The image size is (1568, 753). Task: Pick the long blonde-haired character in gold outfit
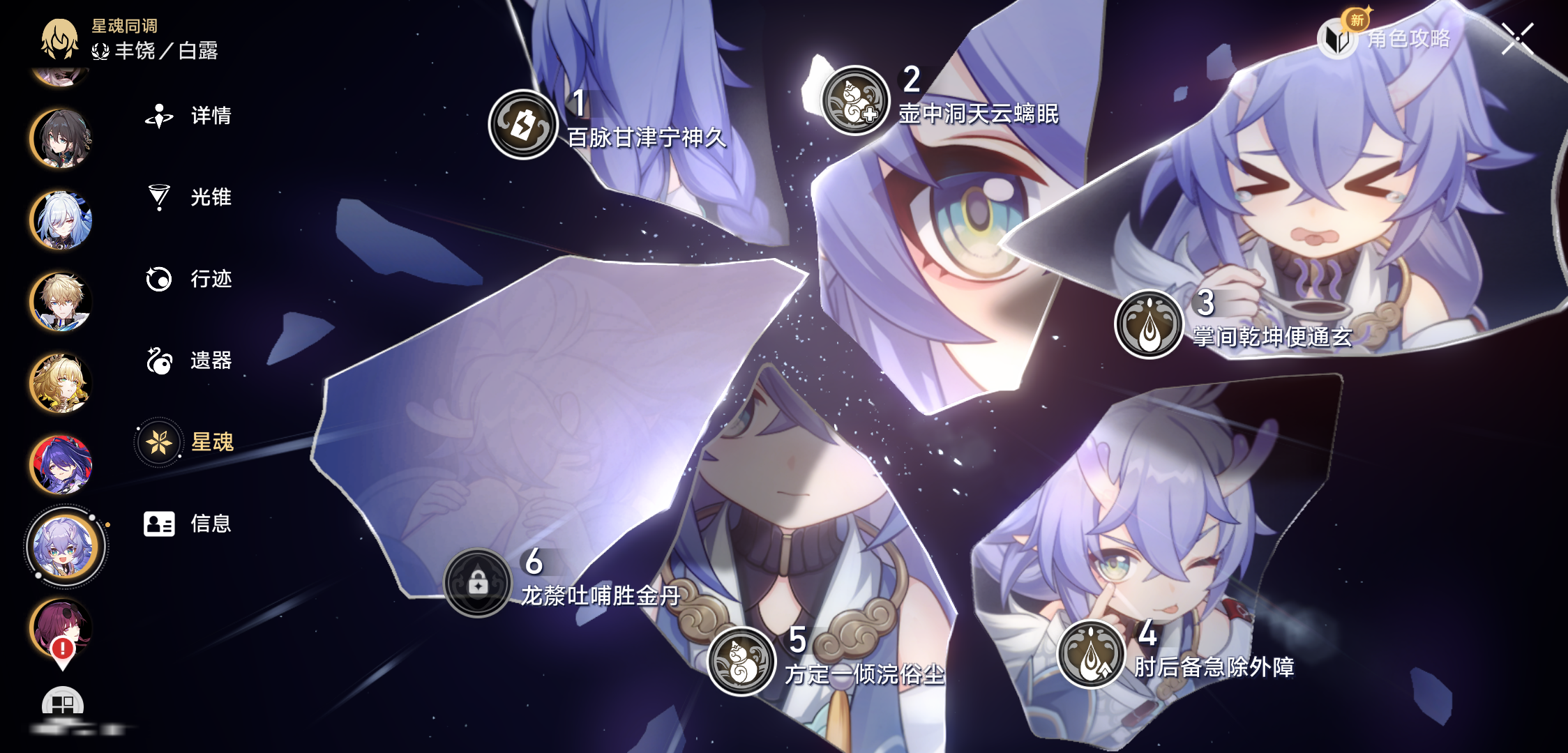point(61,383)
